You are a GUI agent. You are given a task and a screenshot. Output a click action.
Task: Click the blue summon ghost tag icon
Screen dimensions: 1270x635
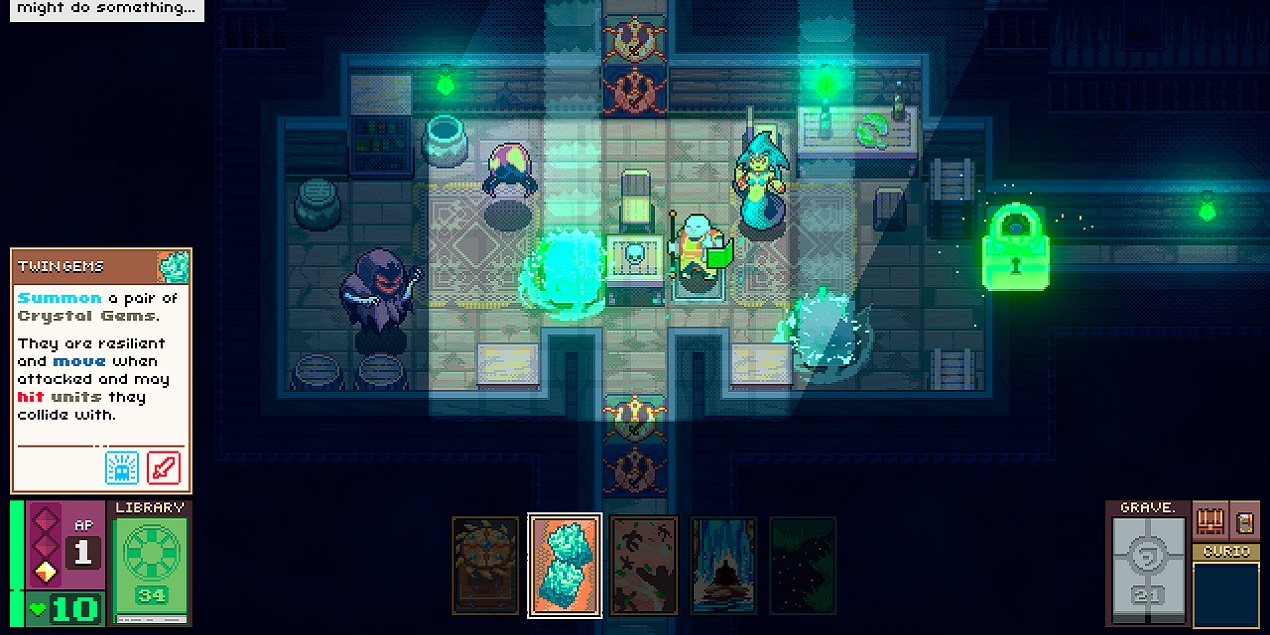[x=122, y=467]
